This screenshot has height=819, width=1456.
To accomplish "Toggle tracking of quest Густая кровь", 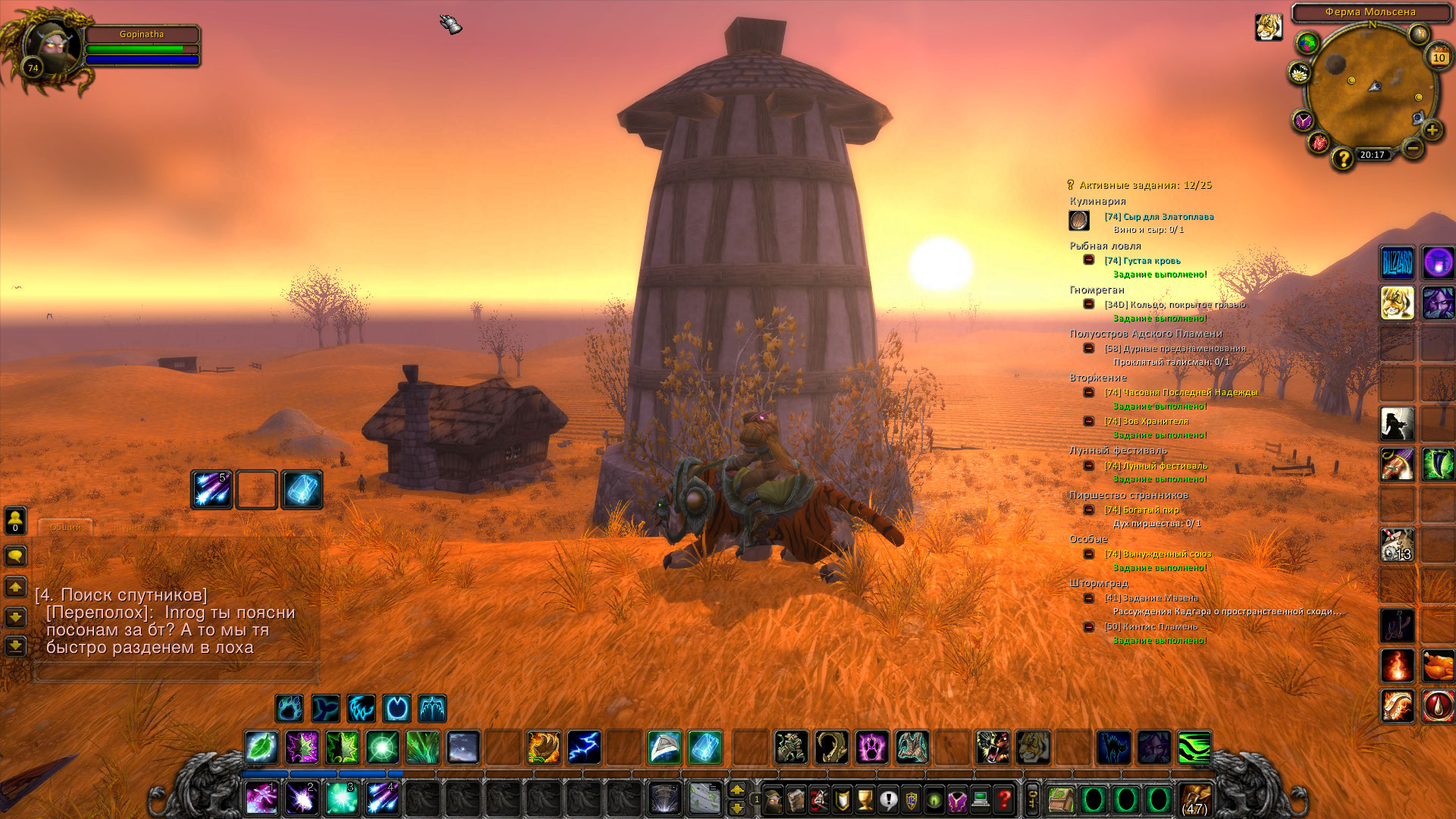I will (x=1143, y=259).
